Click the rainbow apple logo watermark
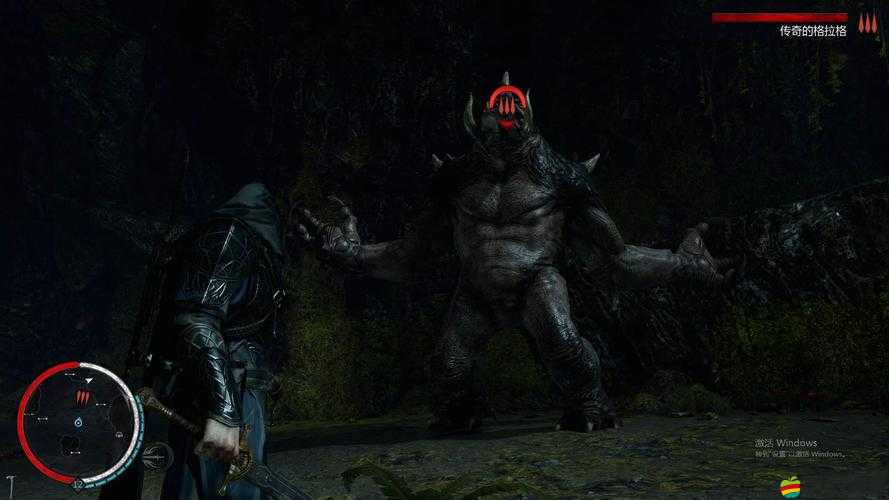 791,487
